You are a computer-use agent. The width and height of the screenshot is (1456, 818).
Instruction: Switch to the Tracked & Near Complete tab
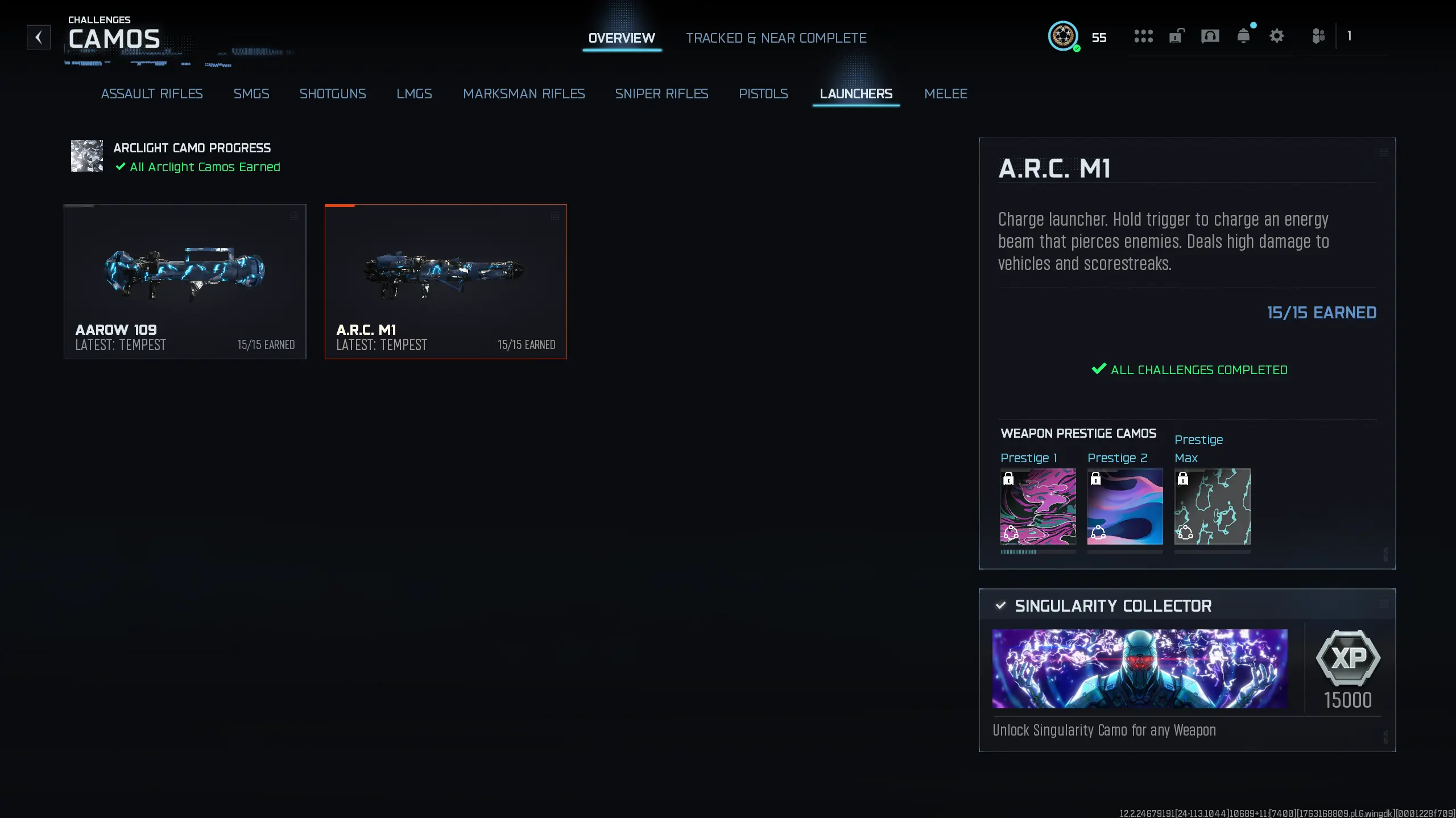pyautogui.click(x=776, y=38)
